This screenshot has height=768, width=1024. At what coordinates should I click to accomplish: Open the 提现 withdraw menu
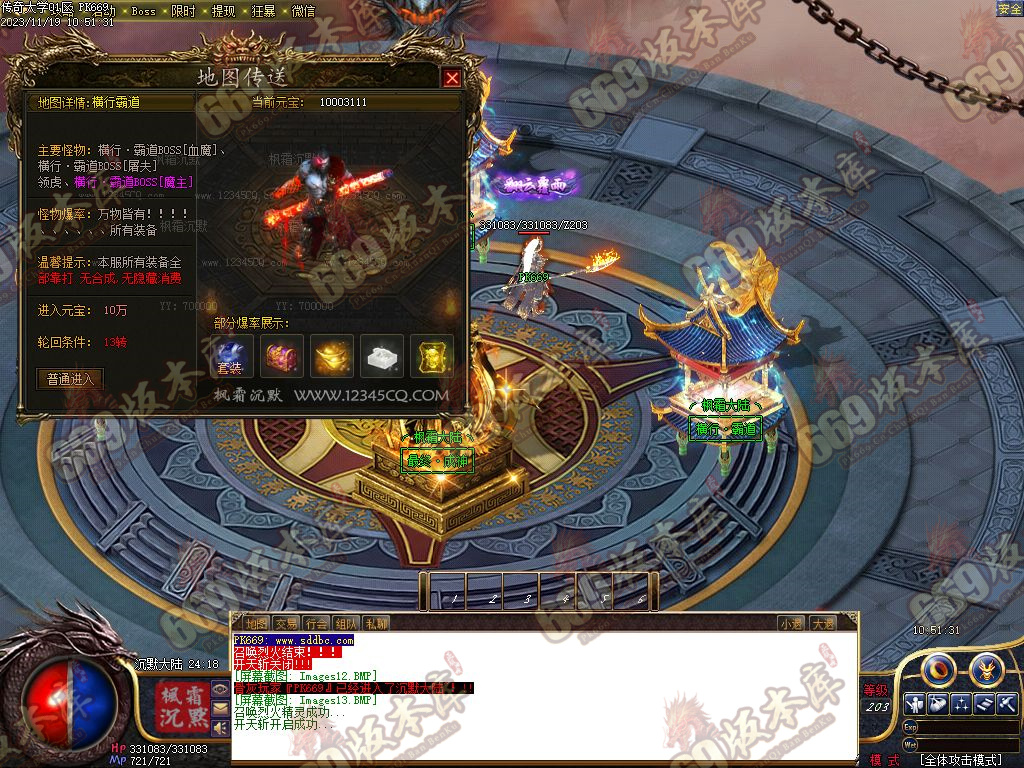(x=223, y=11)
